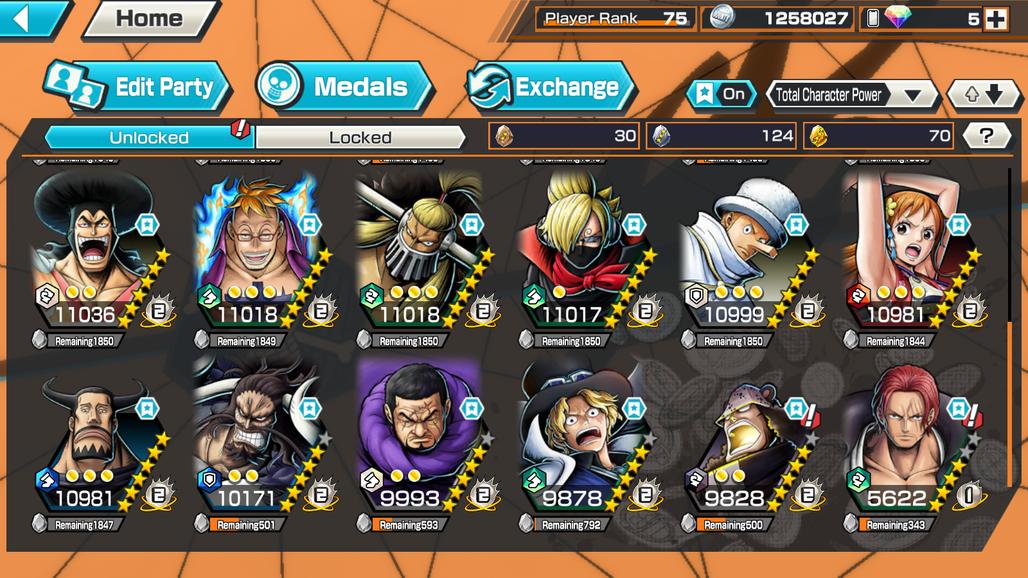
Task: Open the Exchange menu
Action: pyautogui.click(x=551, y=87)
